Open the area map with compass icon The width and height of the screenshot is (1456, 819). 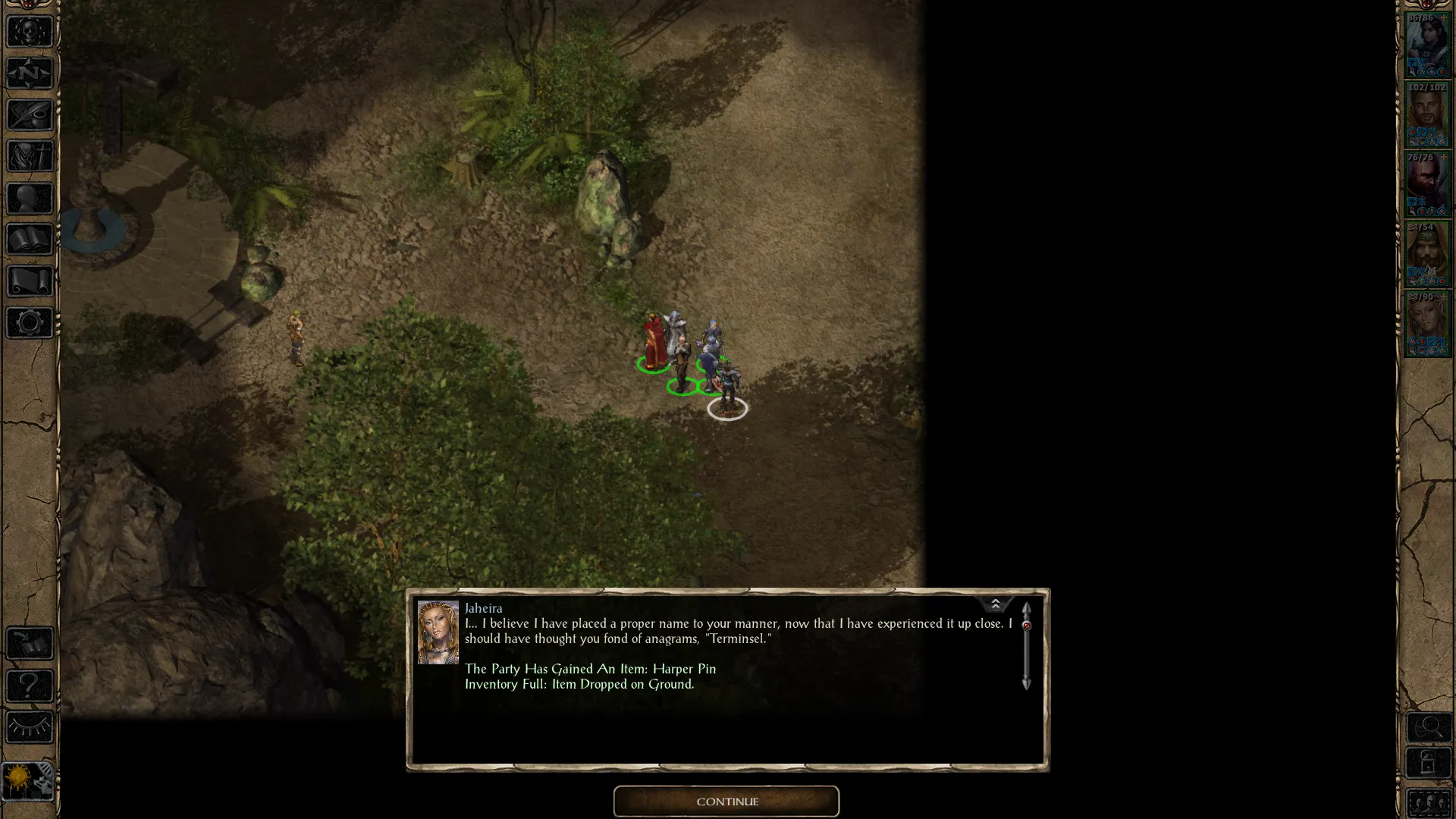coord(30,74)
